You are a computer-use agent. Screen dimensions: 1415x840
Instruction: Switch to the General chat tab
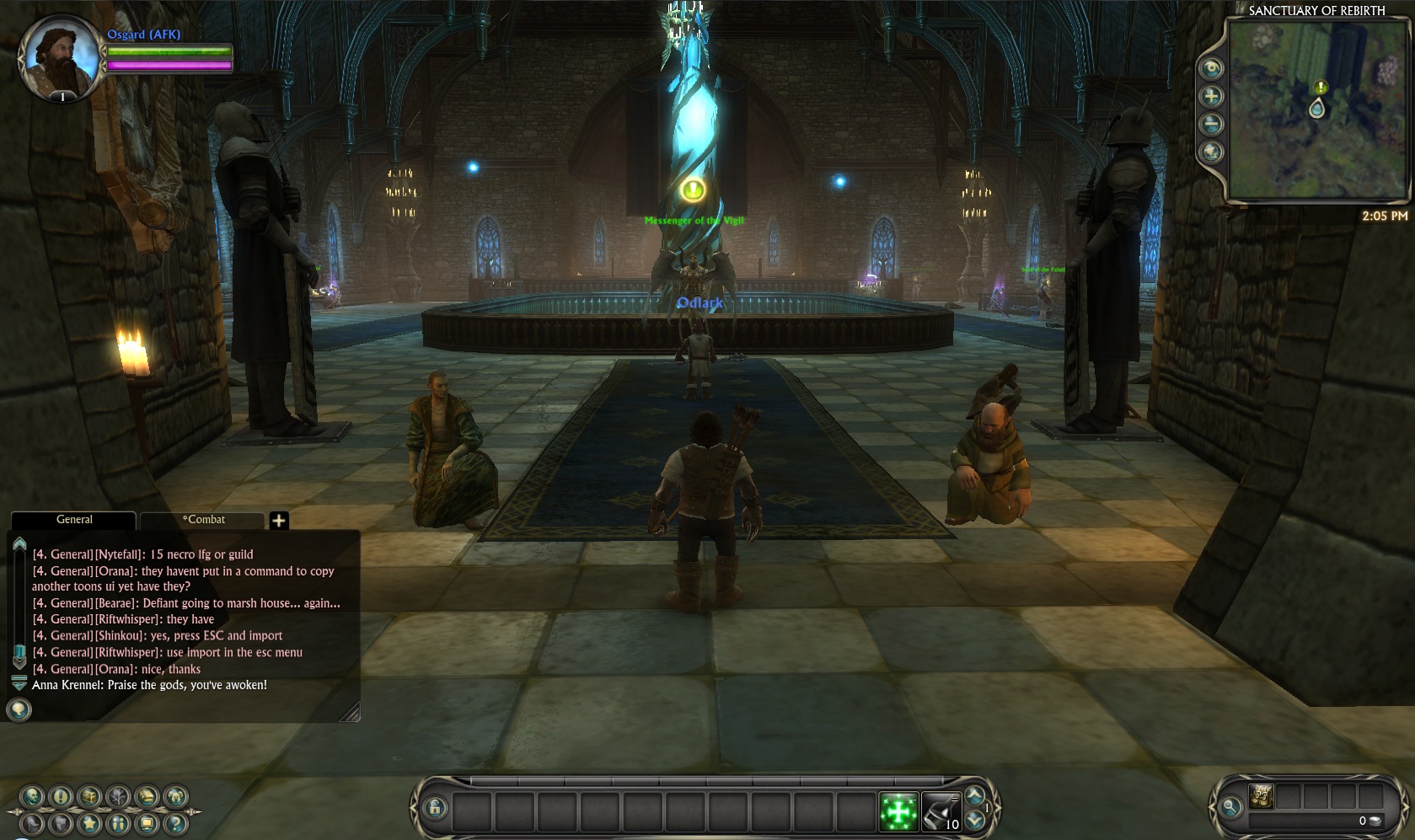tap(74, 520)
